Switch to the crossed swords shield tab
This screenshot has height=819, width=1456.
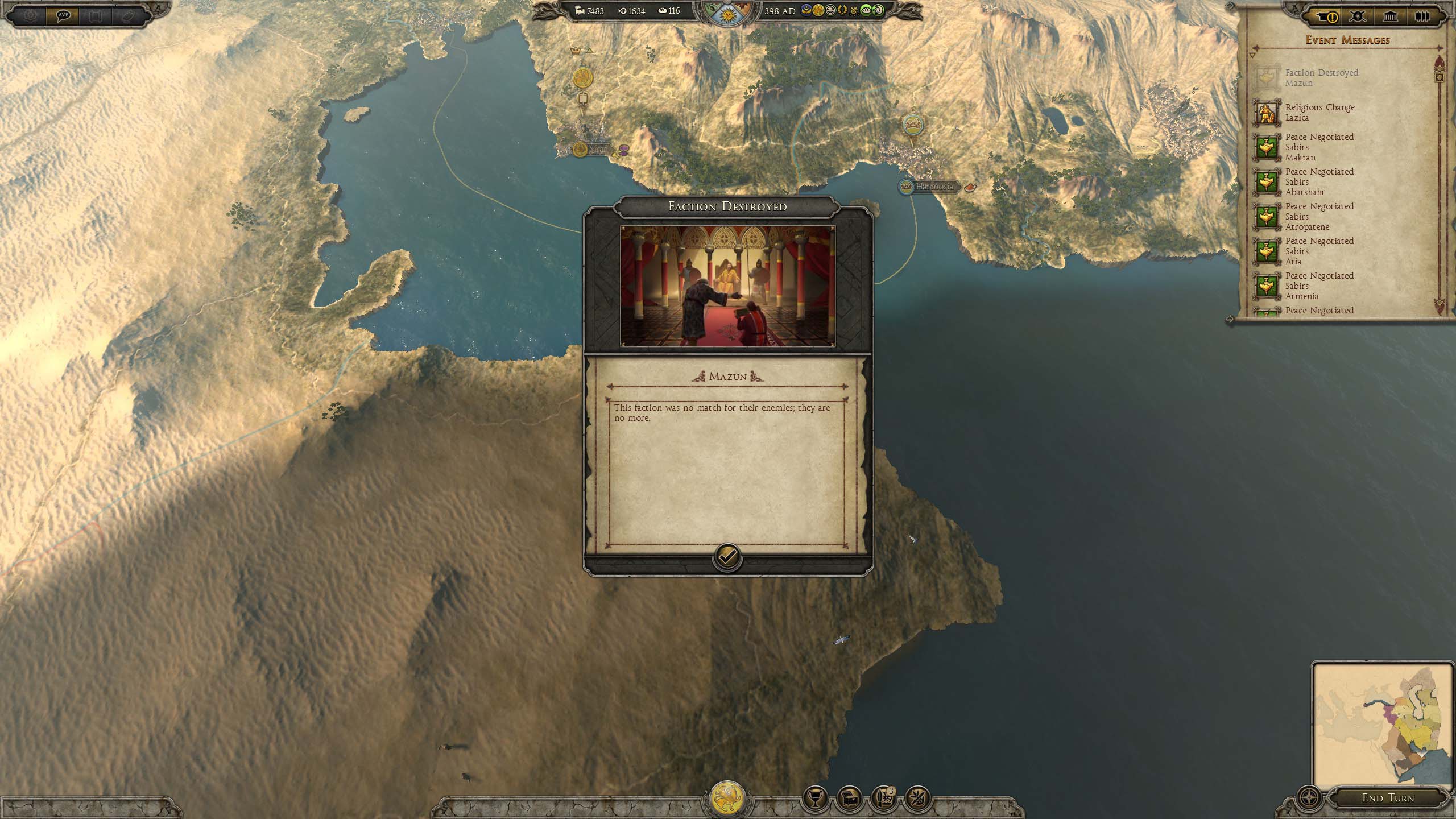[x=1358, y=17]
